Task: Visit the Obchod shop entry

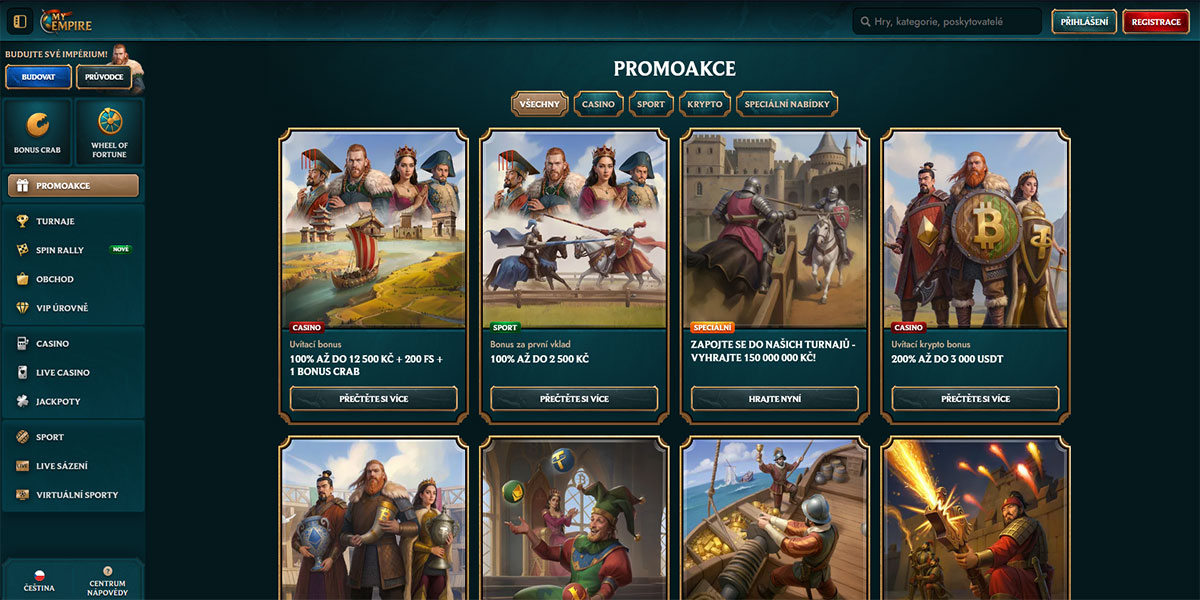Action: tap(55, 279)
